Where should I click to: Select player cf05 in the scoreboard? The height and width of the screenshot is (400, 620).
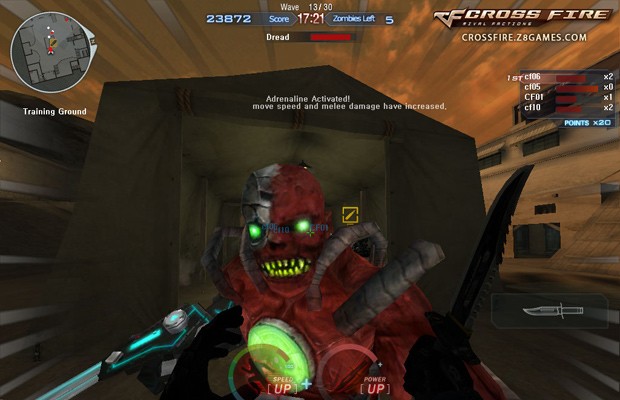[533, 87]
